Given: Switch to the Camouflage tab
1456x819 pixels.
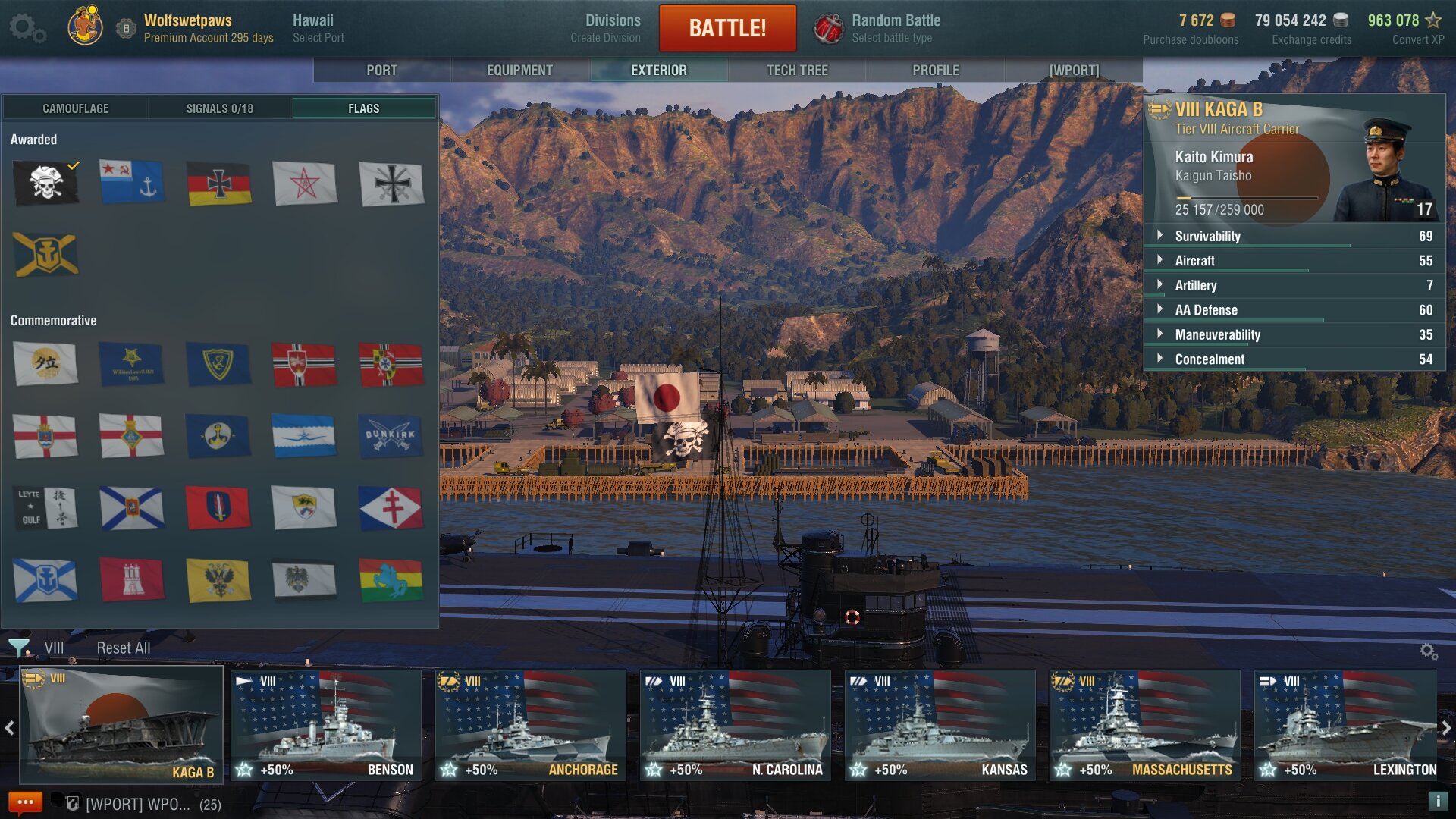Looking at the screenshot, I should 75,108.
